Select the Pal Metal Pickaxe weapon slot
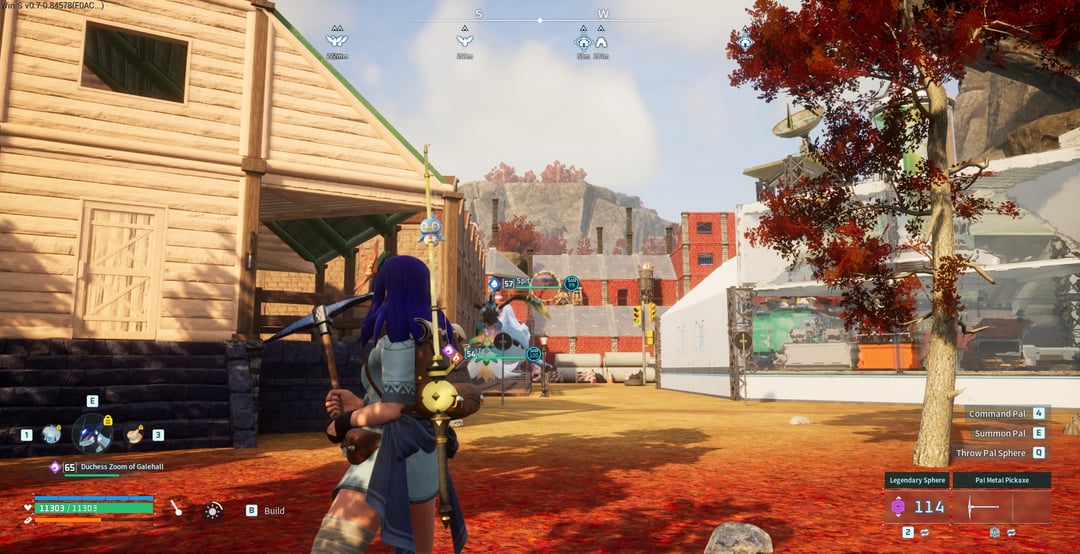 tap(1001, 506)
